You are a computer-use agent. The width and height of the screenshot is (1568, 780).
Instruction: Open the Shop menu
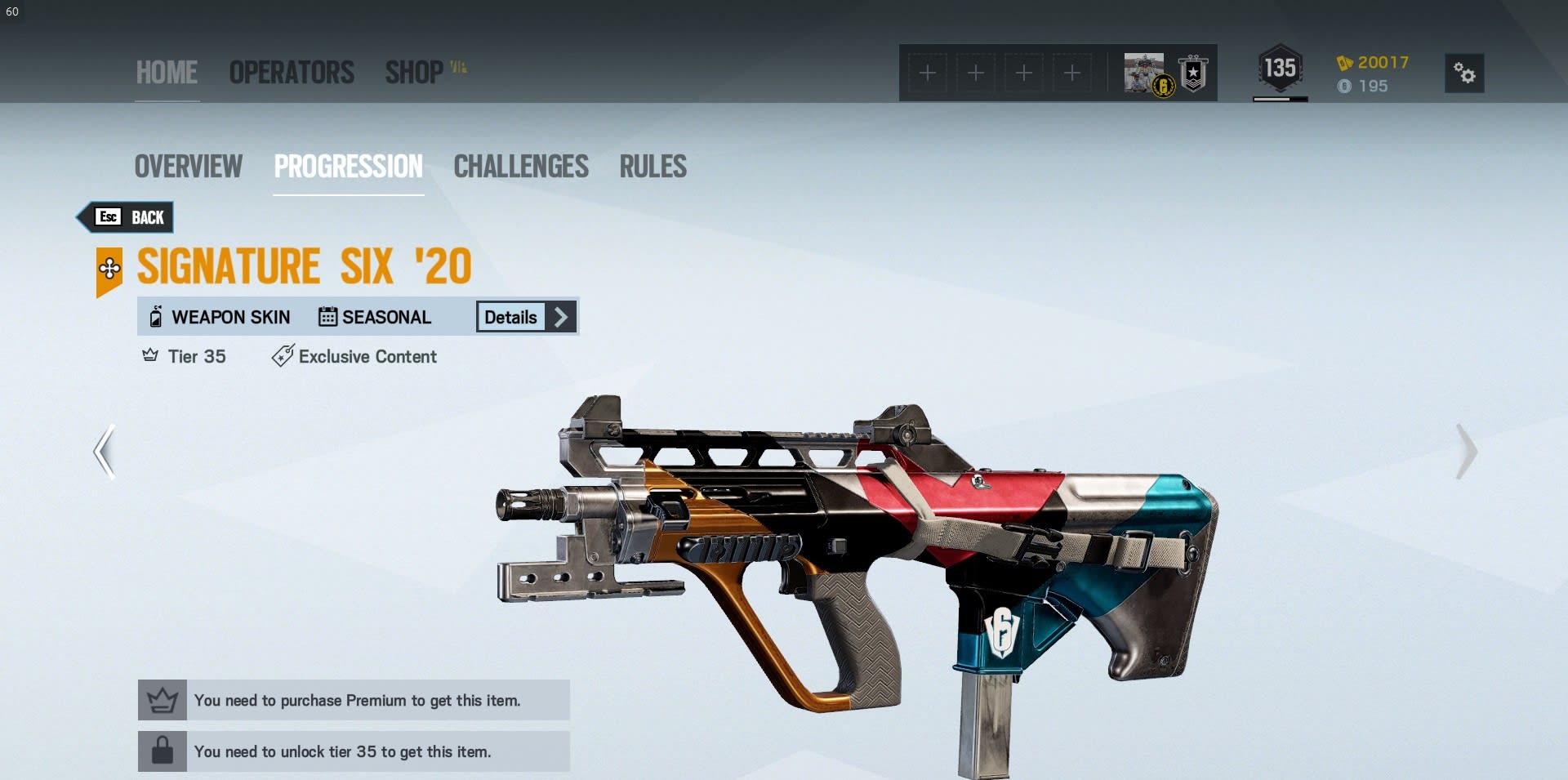pyautogui.click(x=415, y=73)
